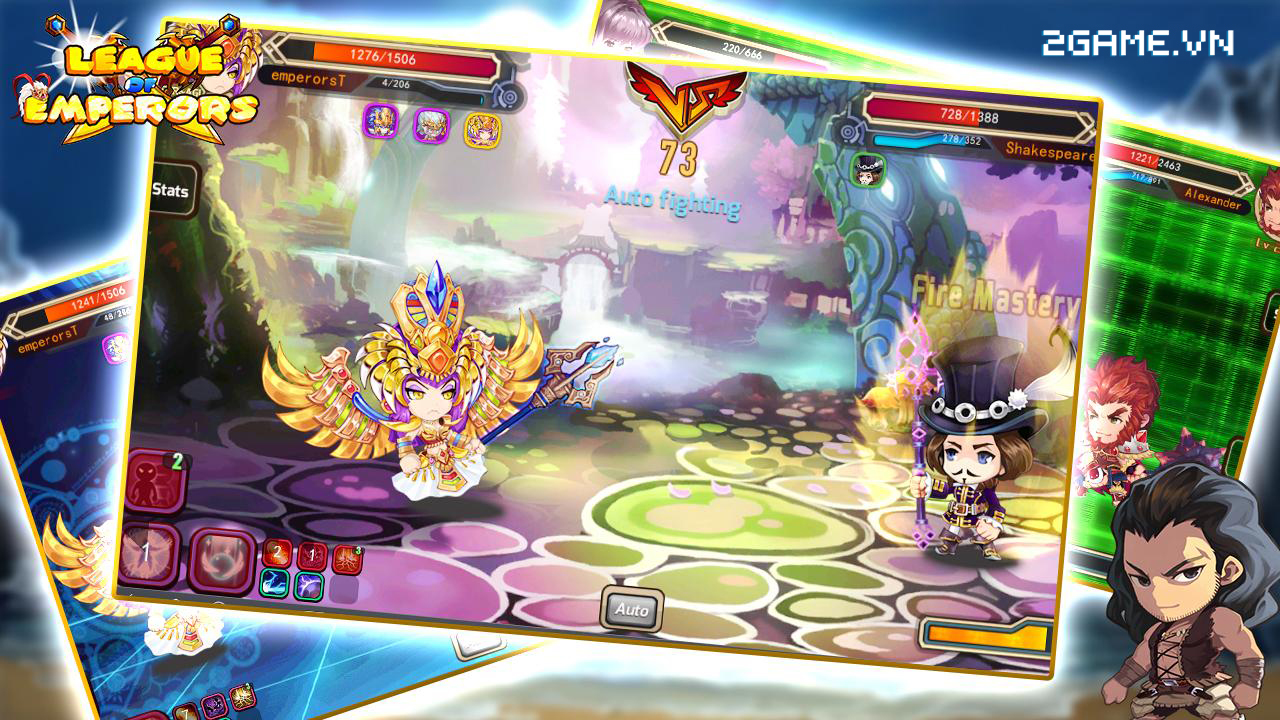Select the white-haired hero team portrait

[x=431, y=126]
